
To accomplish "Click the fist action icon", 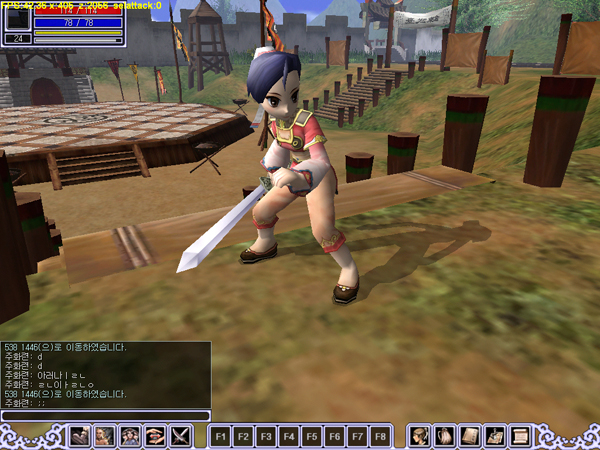I will click(79, 436).
